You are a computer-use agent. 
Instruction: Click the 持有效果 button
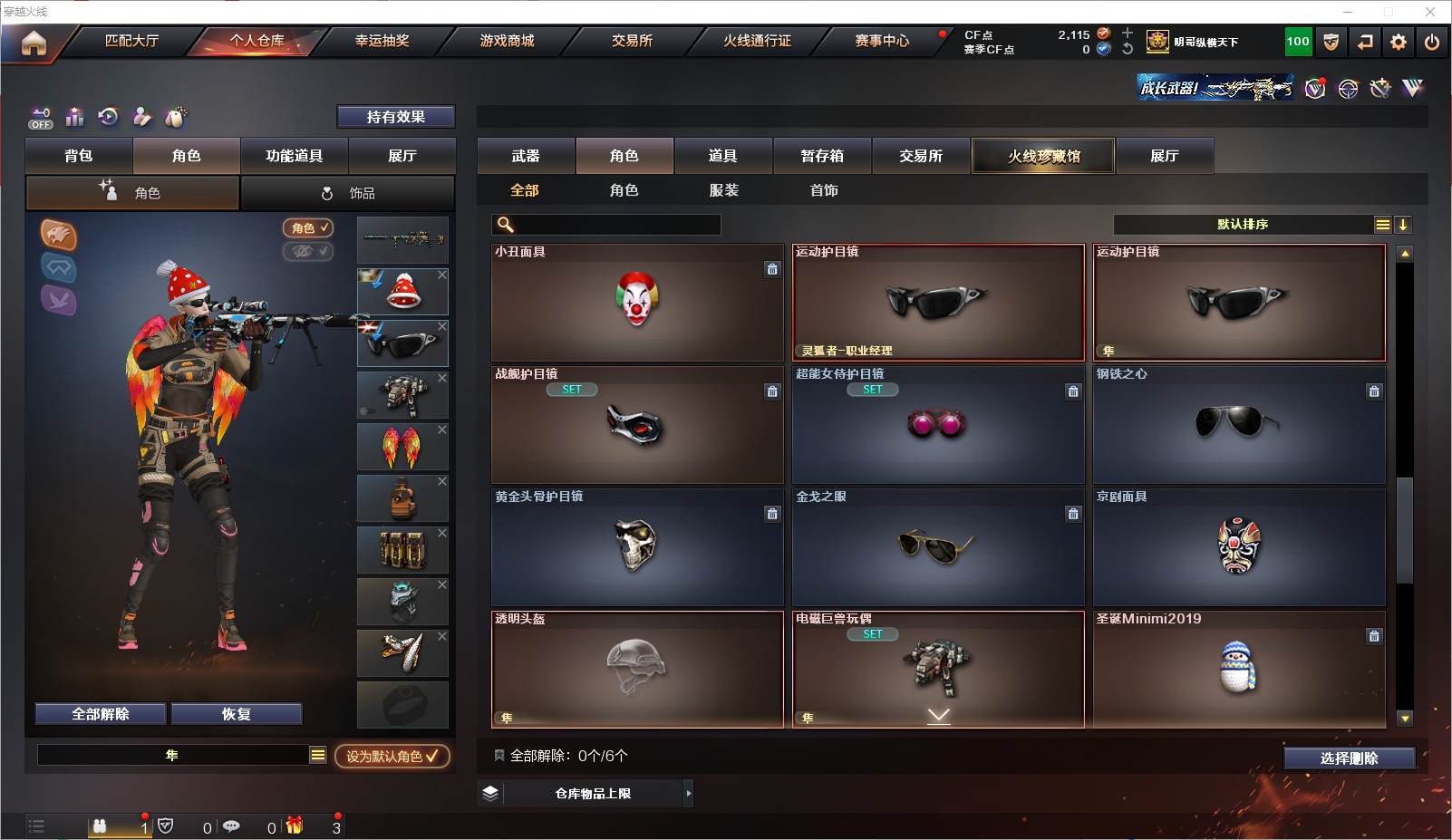click(x=395, y=117)
